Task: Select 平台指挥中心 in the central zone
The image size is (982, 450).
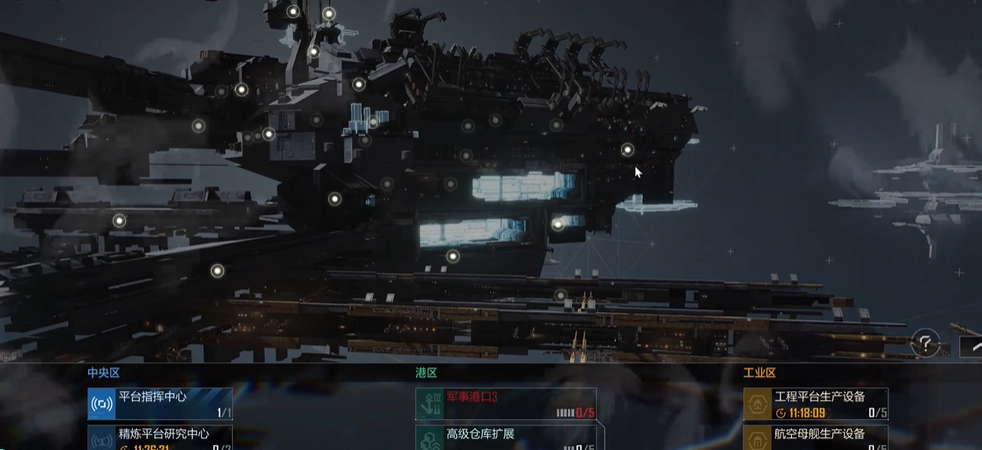Action: coord(160,403)
